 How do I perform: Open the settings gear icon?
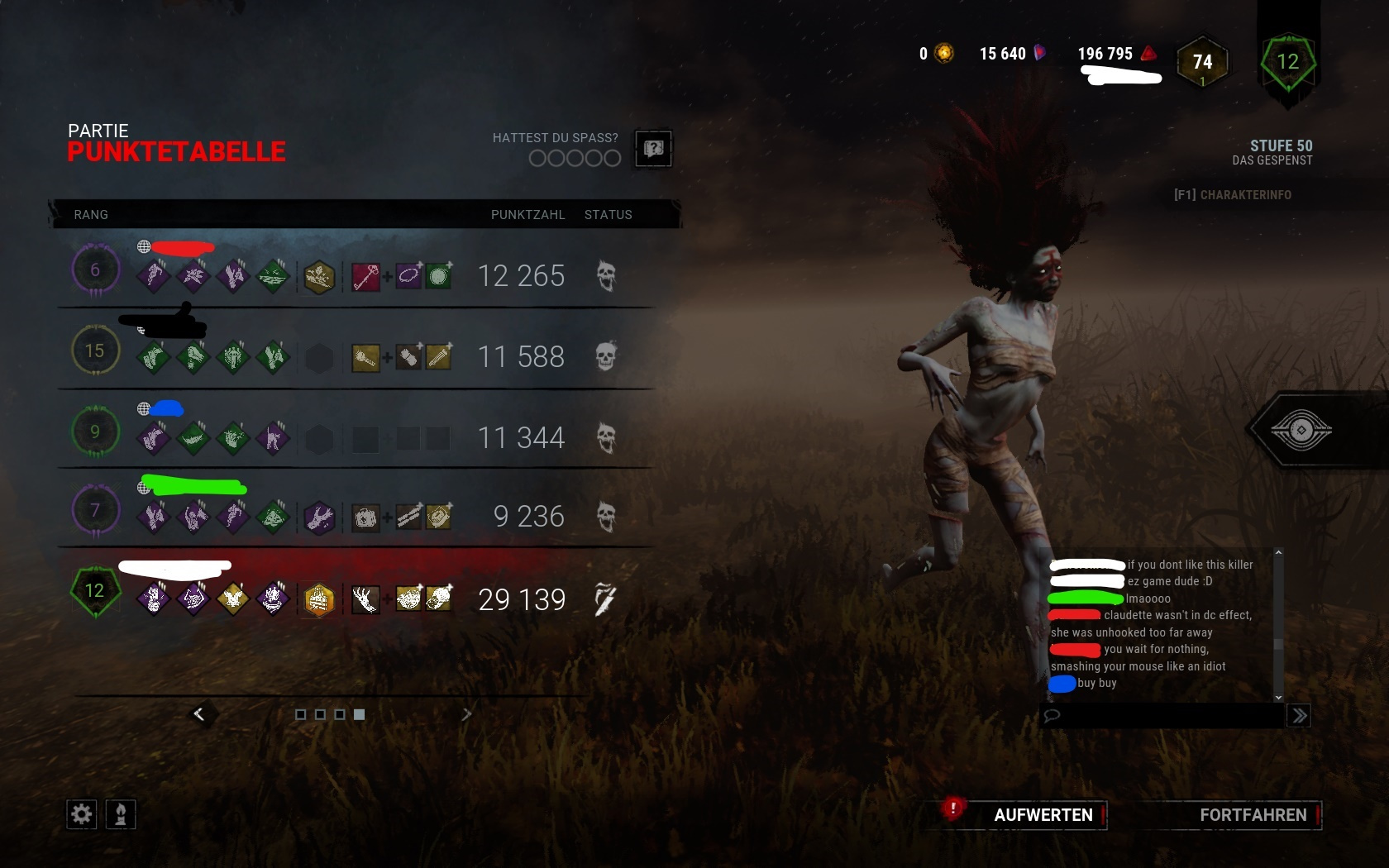click(80, 814)
